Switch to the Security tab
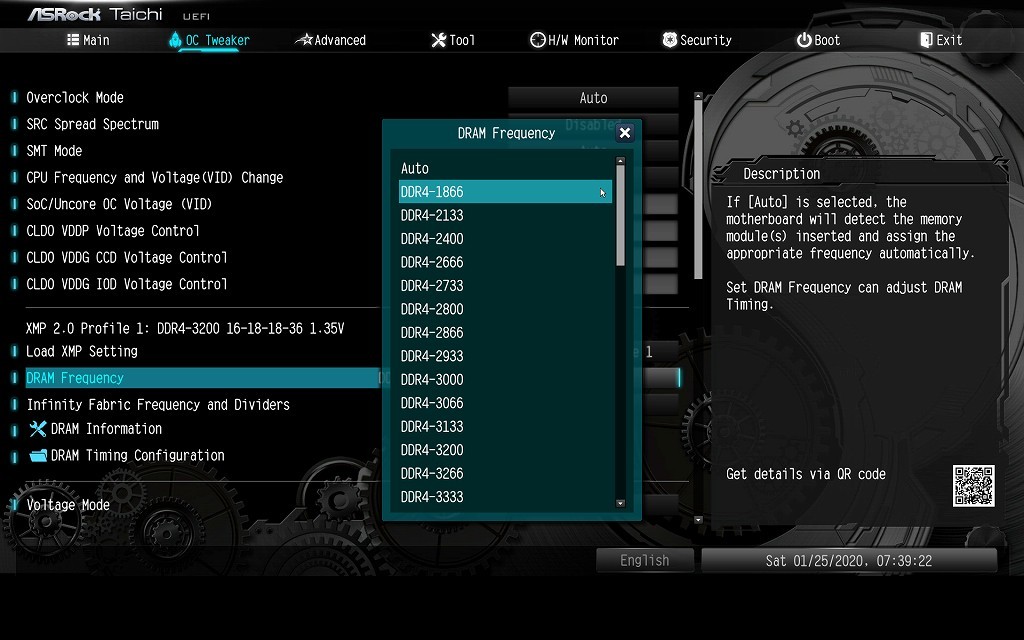The image size is (1024, 640). (x=697, y=40)
